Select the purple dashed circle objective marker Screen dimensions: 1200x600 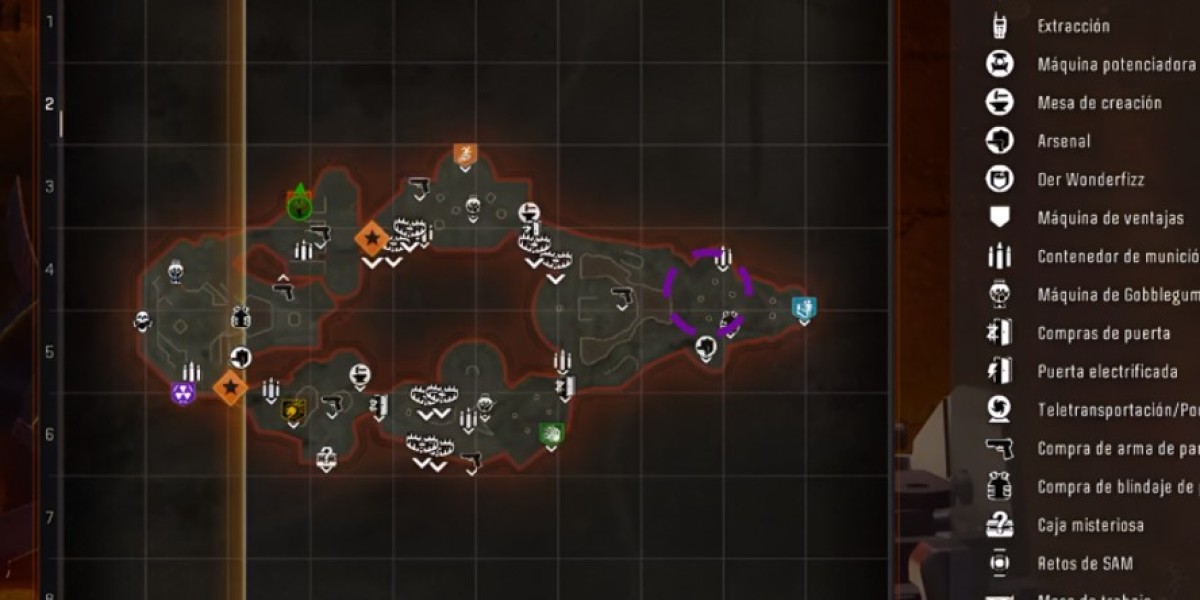point(709,292)
